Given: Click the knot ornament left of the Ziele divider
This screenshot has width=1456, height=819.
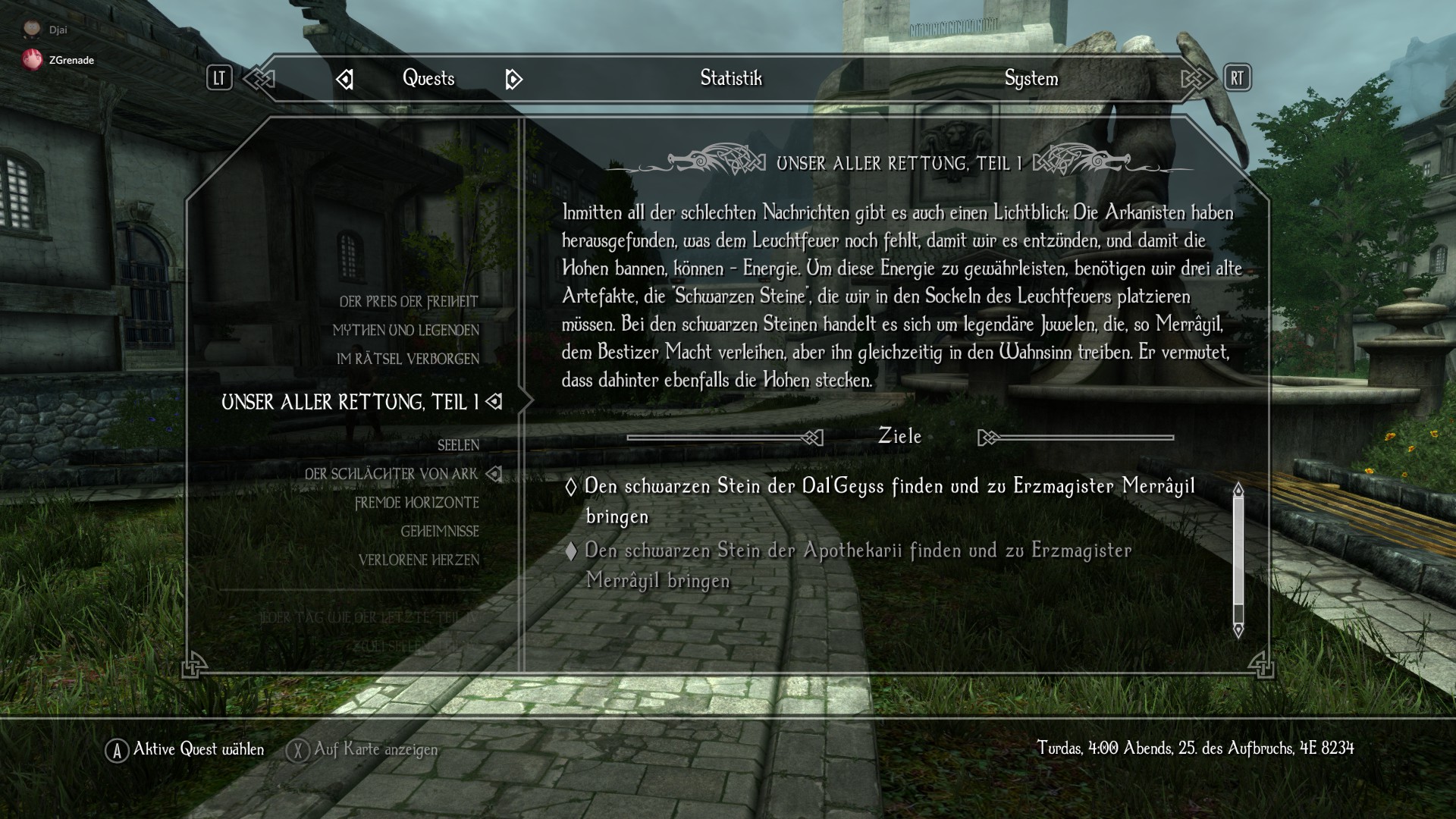Looking at the screenshot, I should click(811, 437).
